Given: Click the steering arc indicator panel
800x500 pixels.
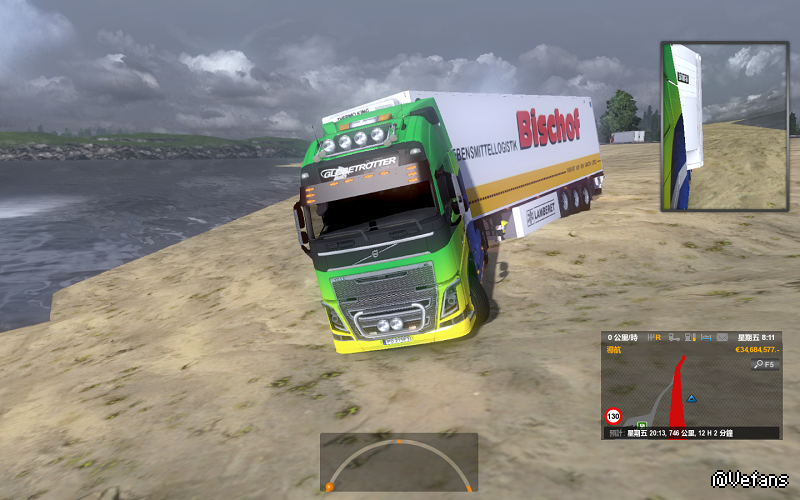Looking at the screenshot, I should [x=398, y=462].
